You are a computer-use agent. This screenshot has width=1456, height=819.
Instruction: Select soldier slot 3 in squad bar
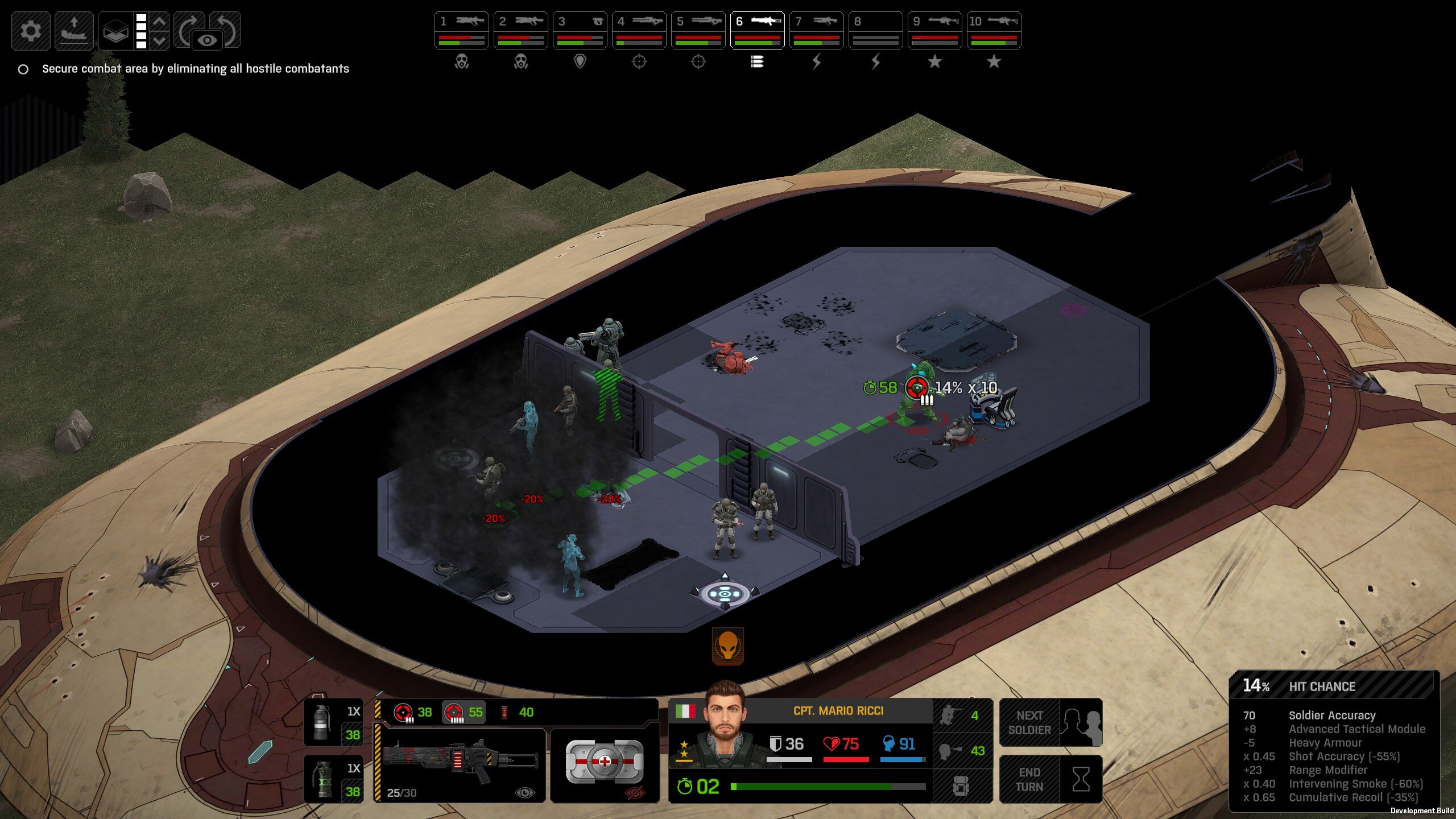point(580,30)
